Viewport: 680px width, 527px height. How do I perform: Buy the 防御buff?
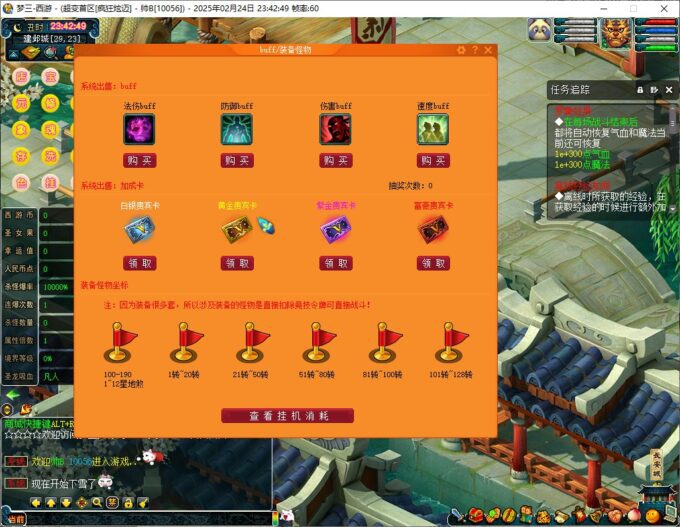pyautogui.click(x=237, y=160)
